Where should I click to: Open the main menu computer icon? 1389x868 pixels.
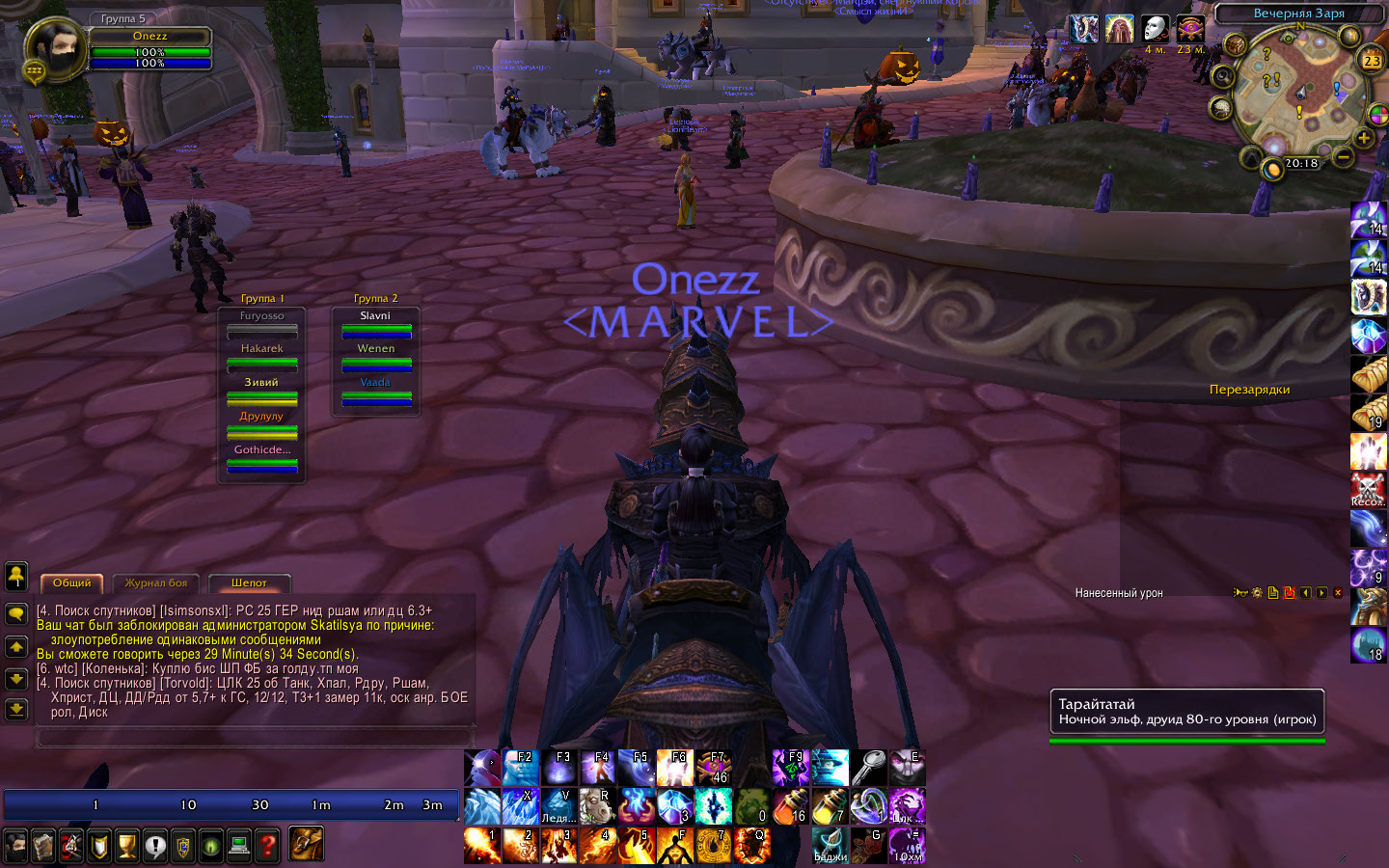(x=239, y=846)
